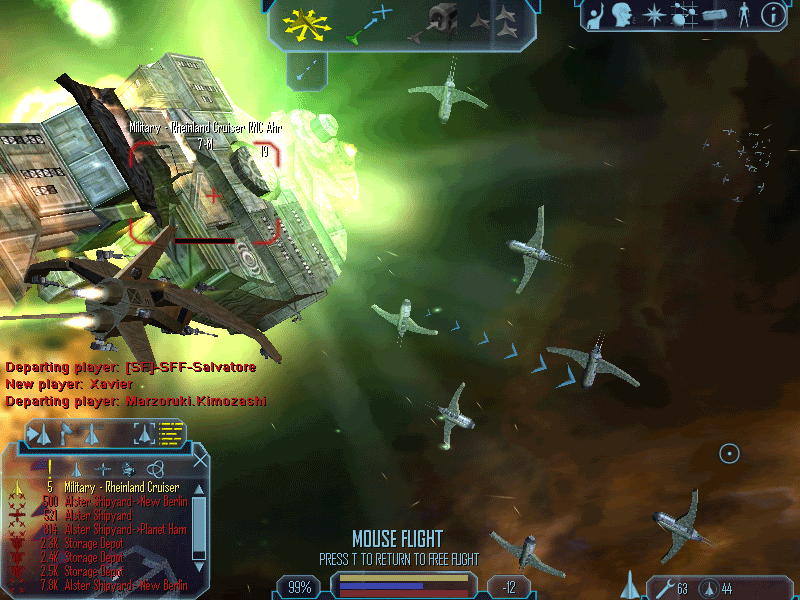
Task: Select Alster Shipyard->Planet Ham contact entry
Action: click(120, 529)
